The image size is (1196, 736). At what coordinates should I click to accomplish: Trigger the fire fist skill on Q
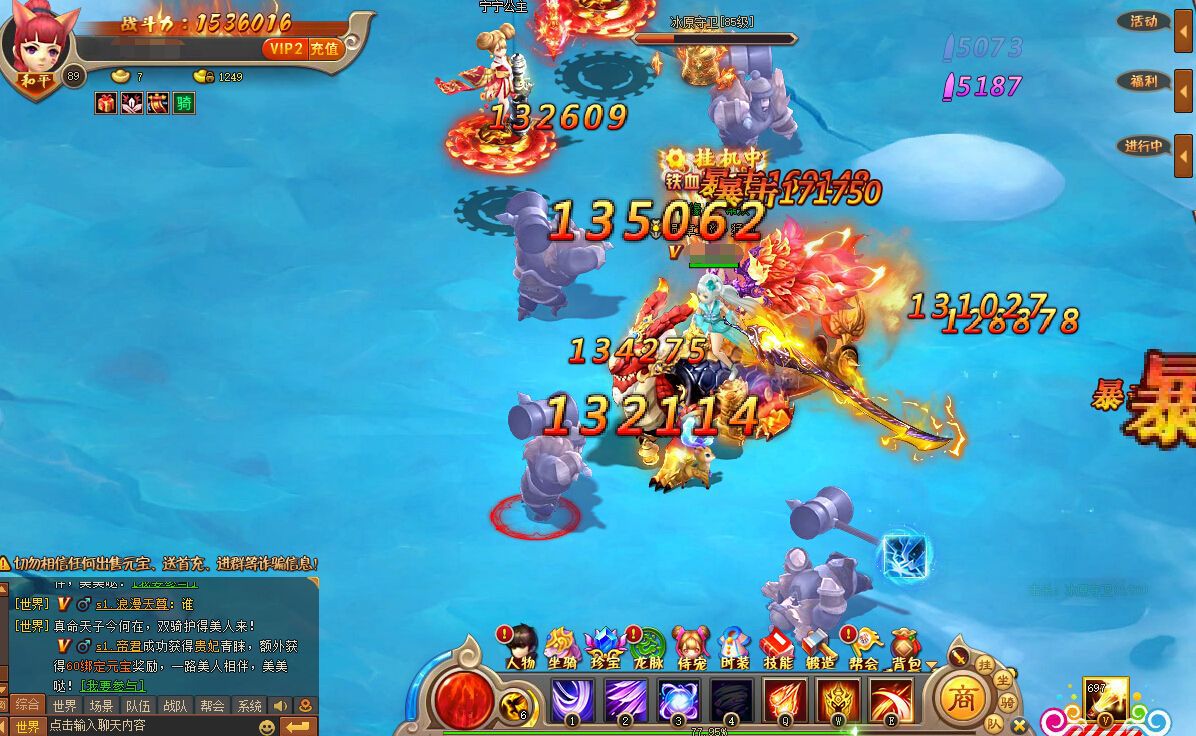[784, 699]
